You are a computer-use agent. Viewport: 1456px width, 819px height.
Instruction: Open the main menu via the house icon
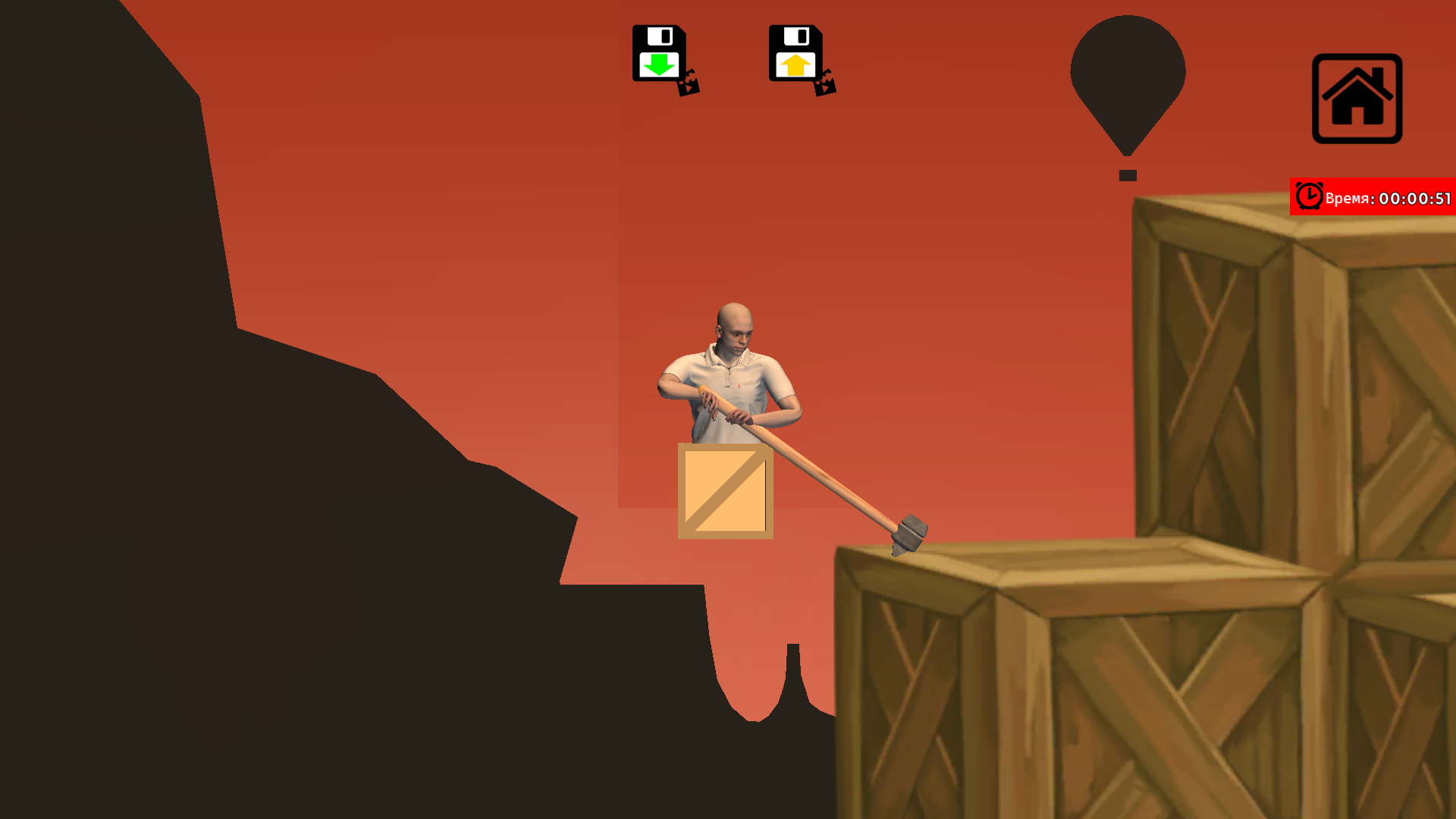[x=1356, y=97]
